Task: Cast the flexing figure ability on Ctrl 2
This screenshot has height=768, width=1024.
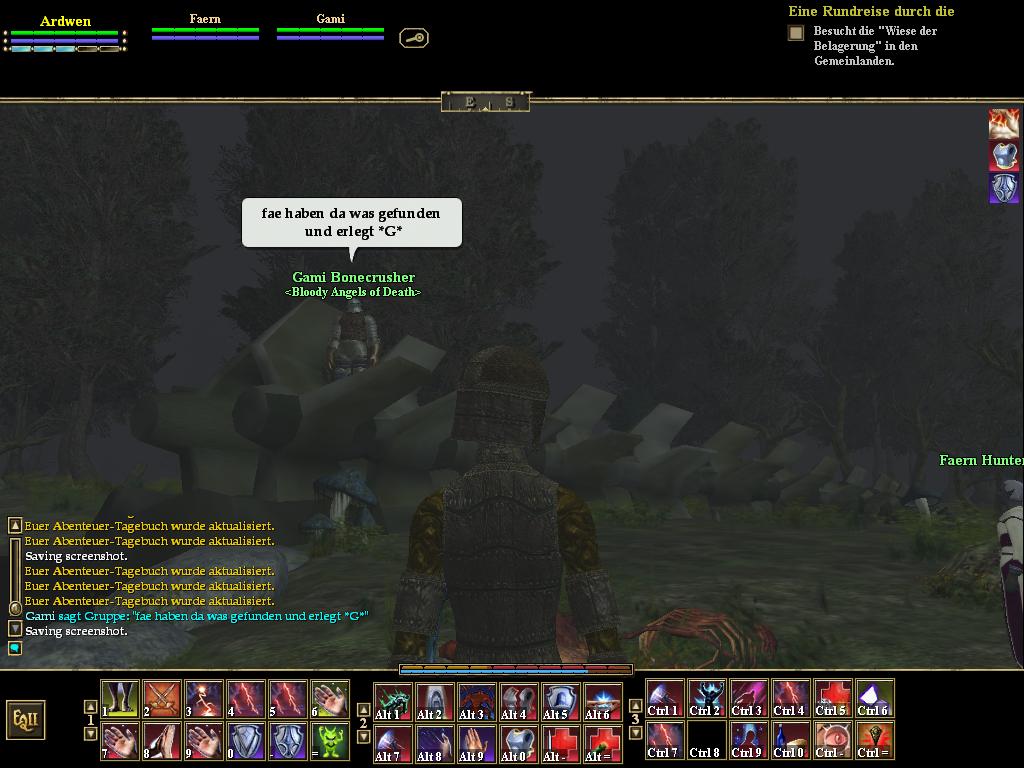Action: click(707, 698)
